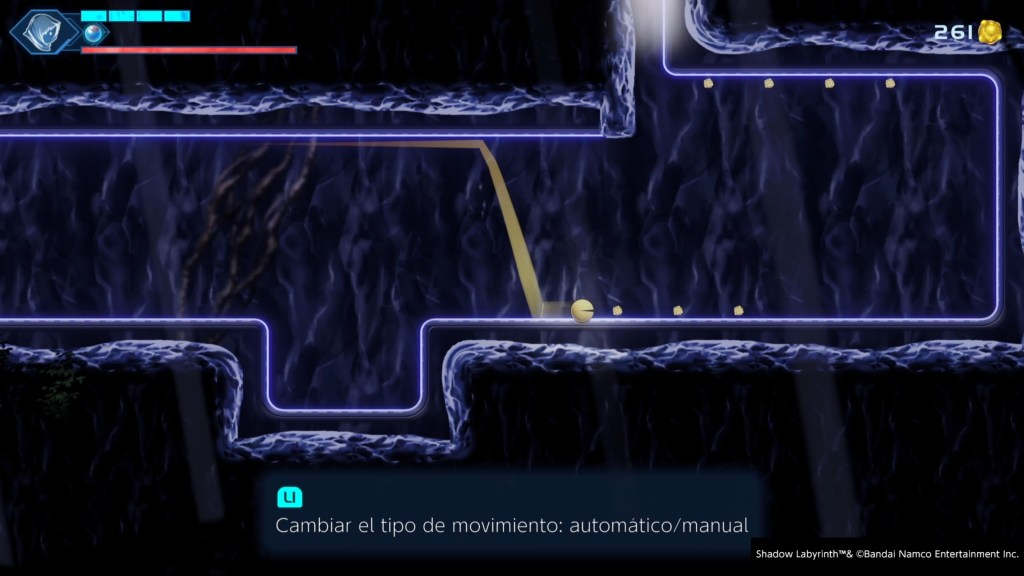Select the blue orb icon beside the portrait
The height and width of the screenshot is (576, 1024).
click(94, 34)
